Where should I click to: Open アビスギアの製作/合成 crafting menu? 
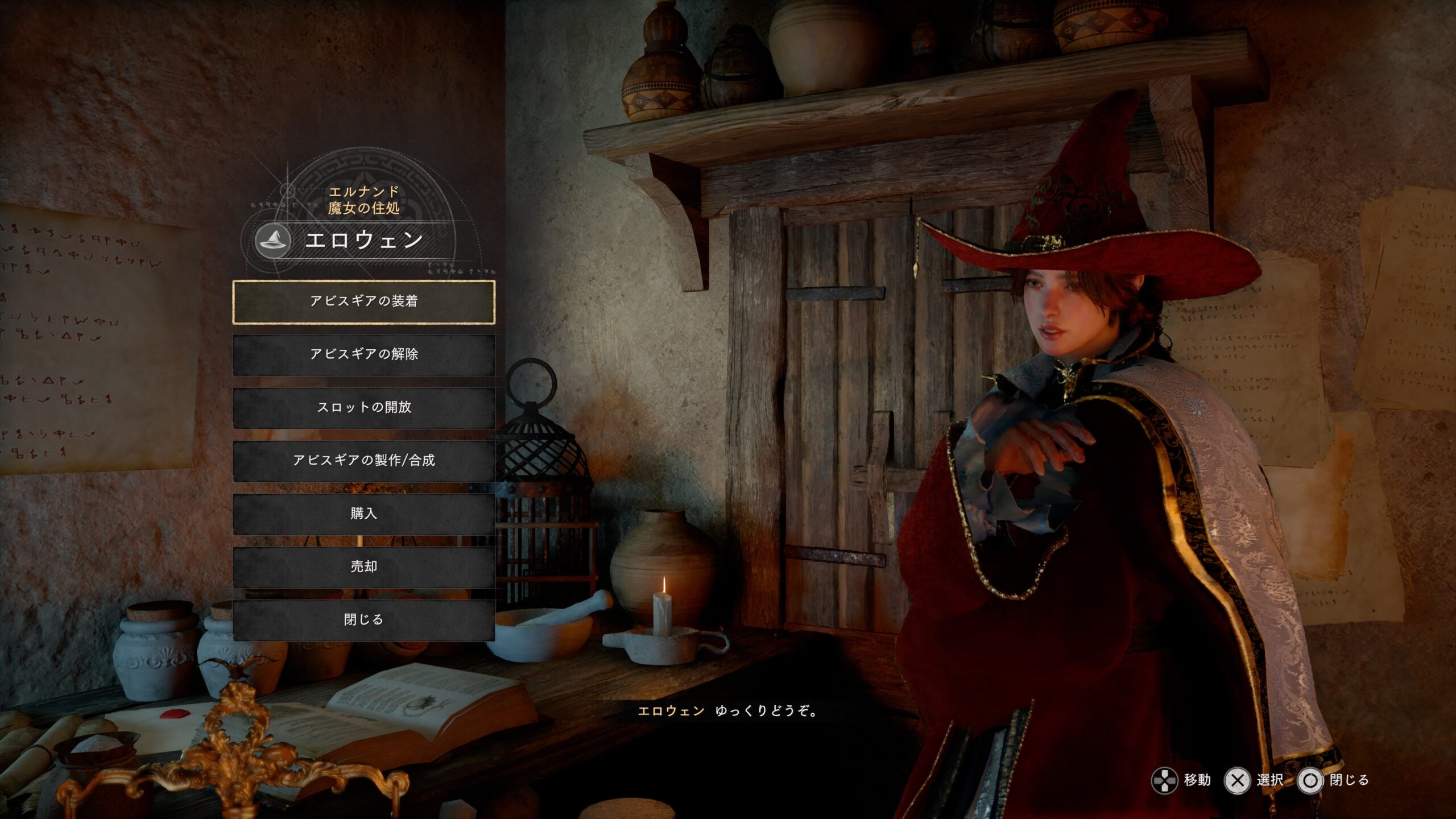click(364, 460)
